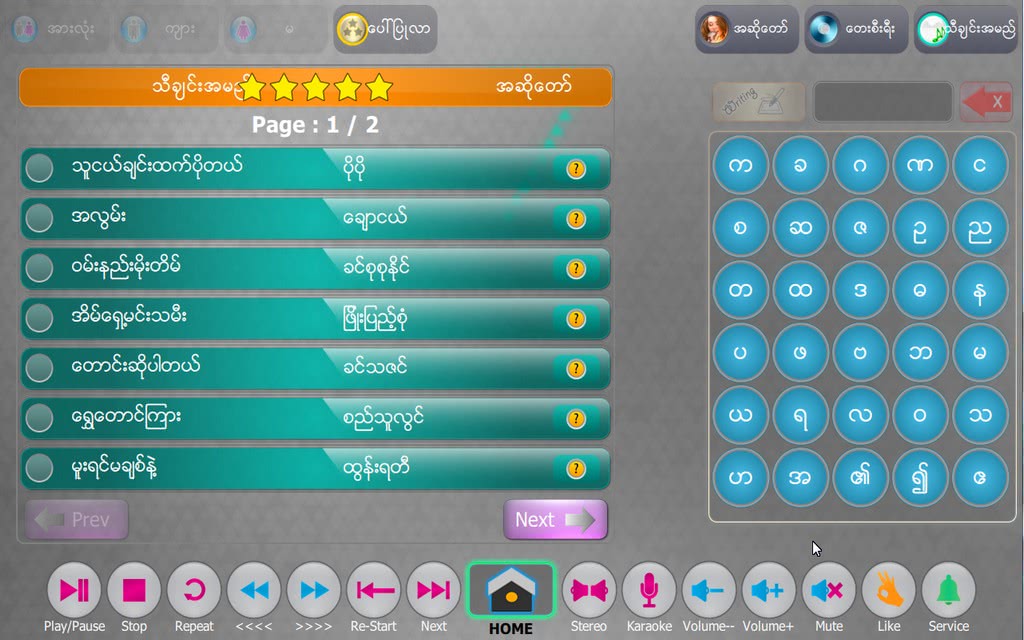Viewport: 1024px width, 640px height.
Task: Switch audio to Stereo
Action: (589, 590)
